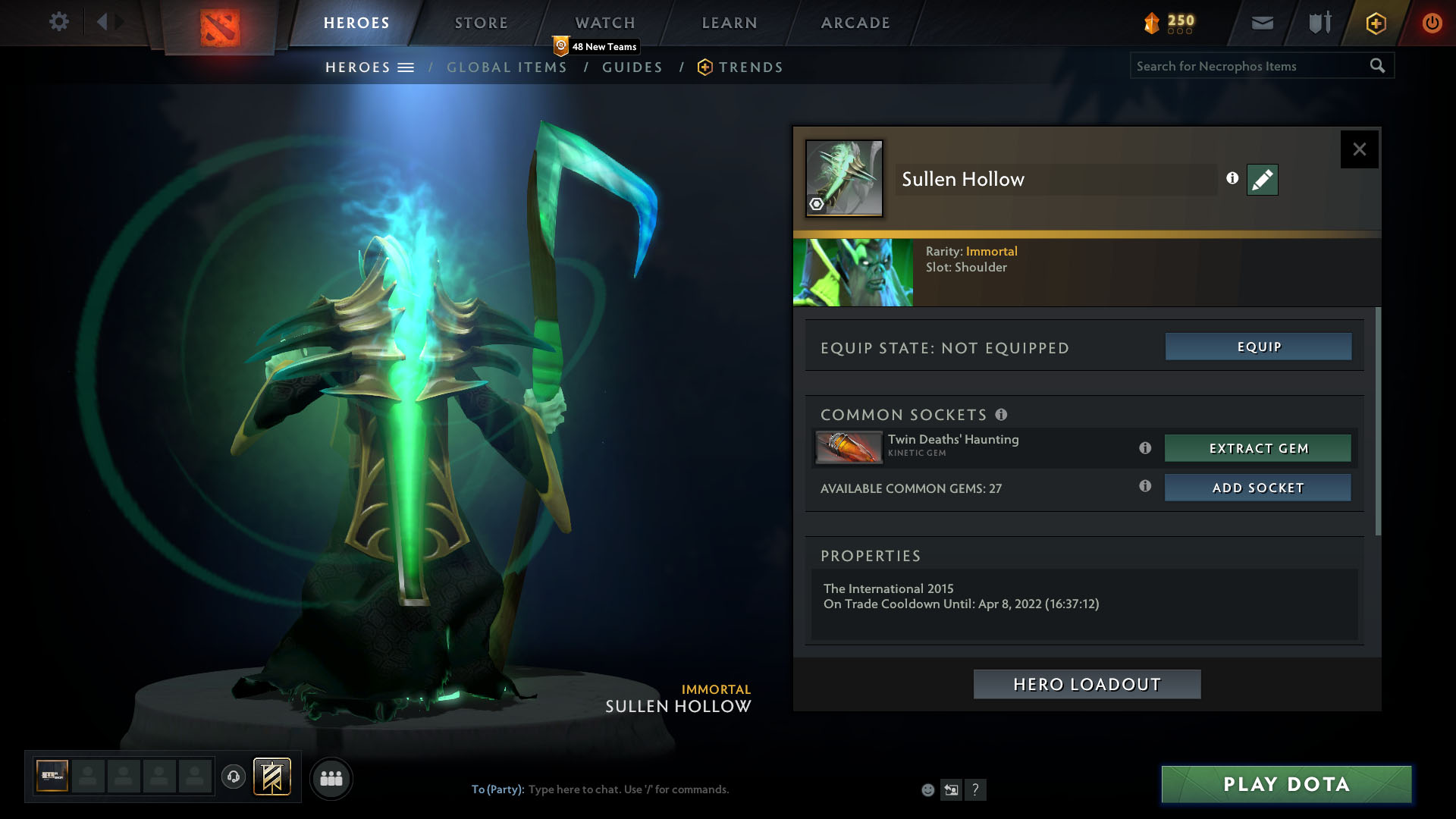Image resolution: width=1456 pixels, height=819 pixels.
Task: Open the mail envelope inbox
Action: coord(1262,23)
